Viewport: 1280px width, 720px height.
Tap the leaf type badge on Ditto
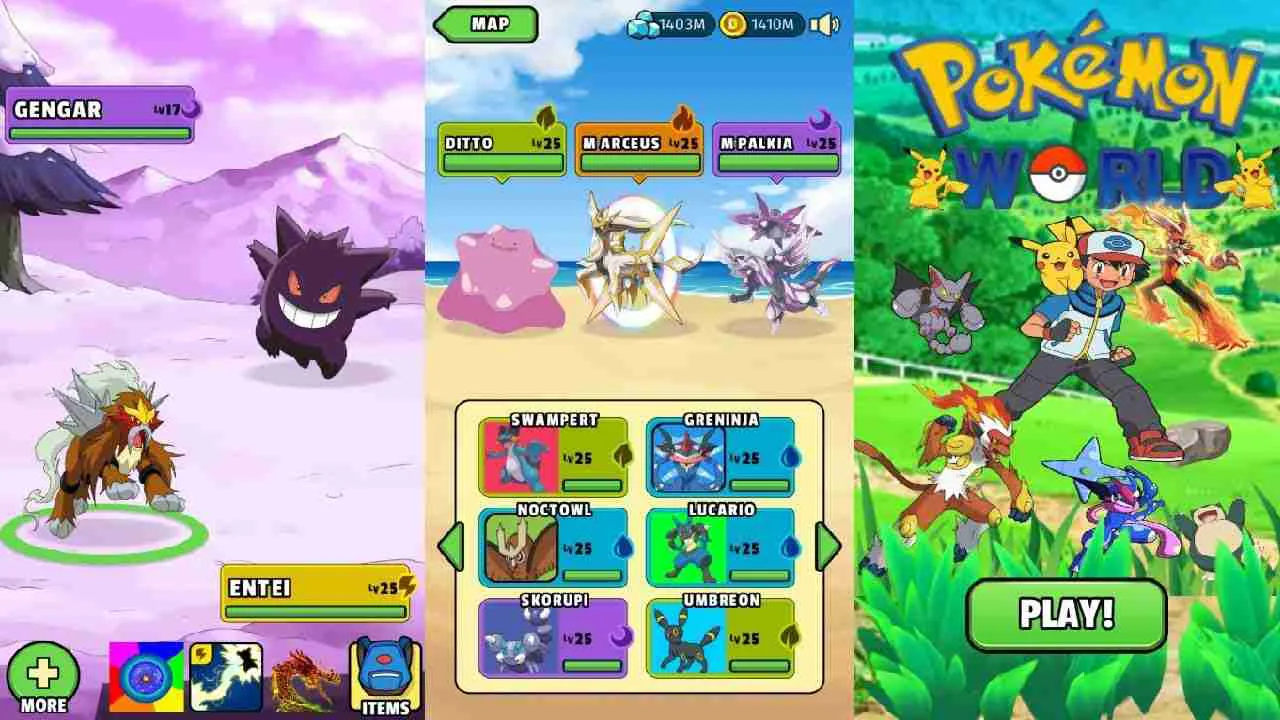click(545, 122)
